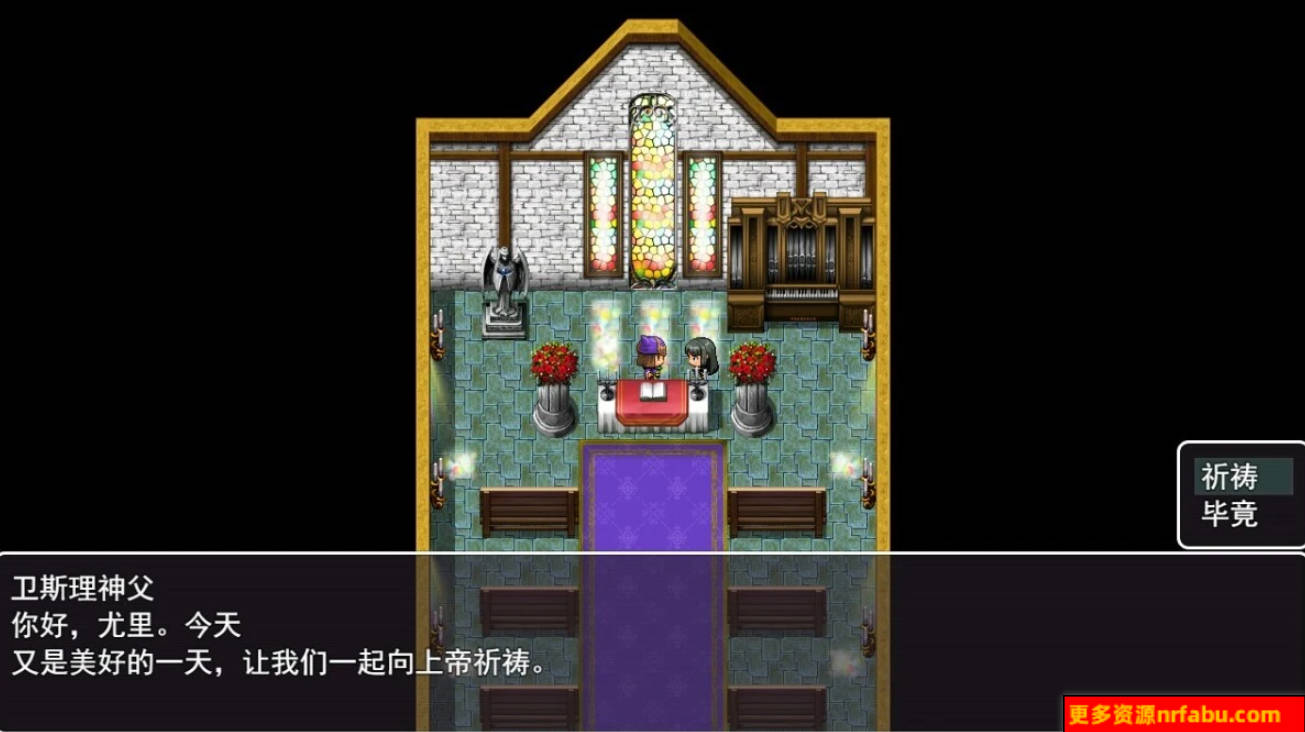Select the 毕竟 choice option
The width and height of the screenshot is (1305, 732).
pyautogui.click(x=1232, y=512)
